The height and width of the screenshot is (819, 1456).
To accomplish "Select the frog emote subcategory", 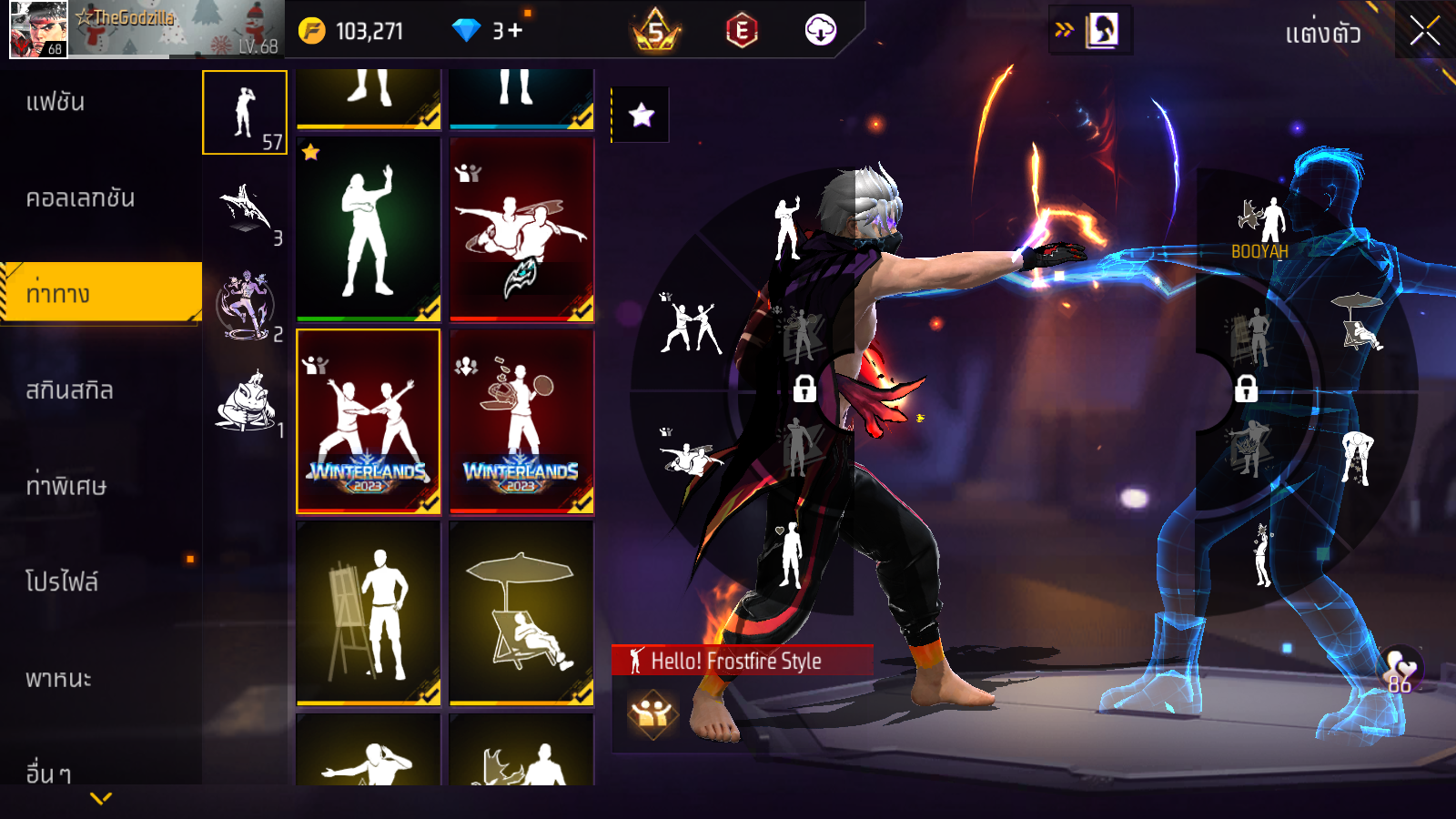I will coord(246,402).
